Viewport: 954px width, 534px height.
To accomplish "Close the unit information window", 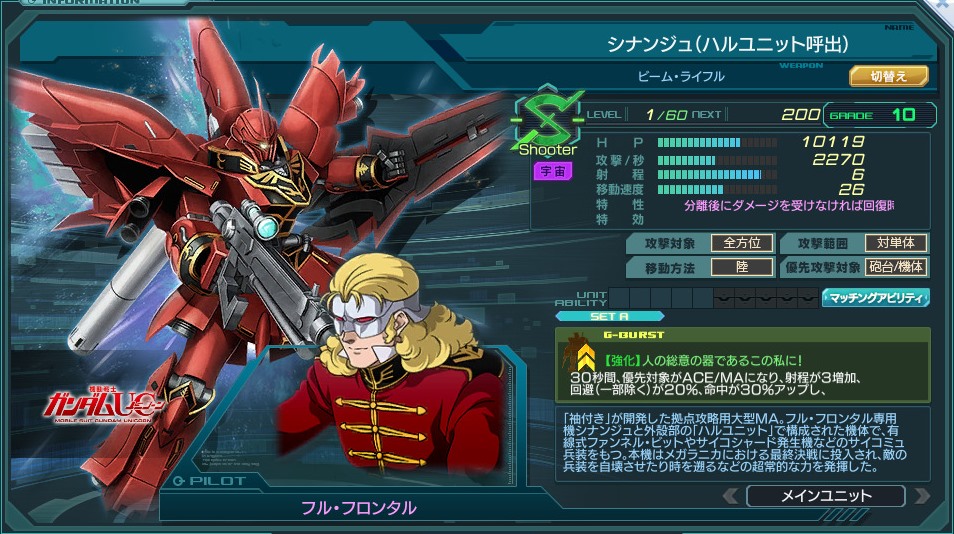I will [943, 5].
